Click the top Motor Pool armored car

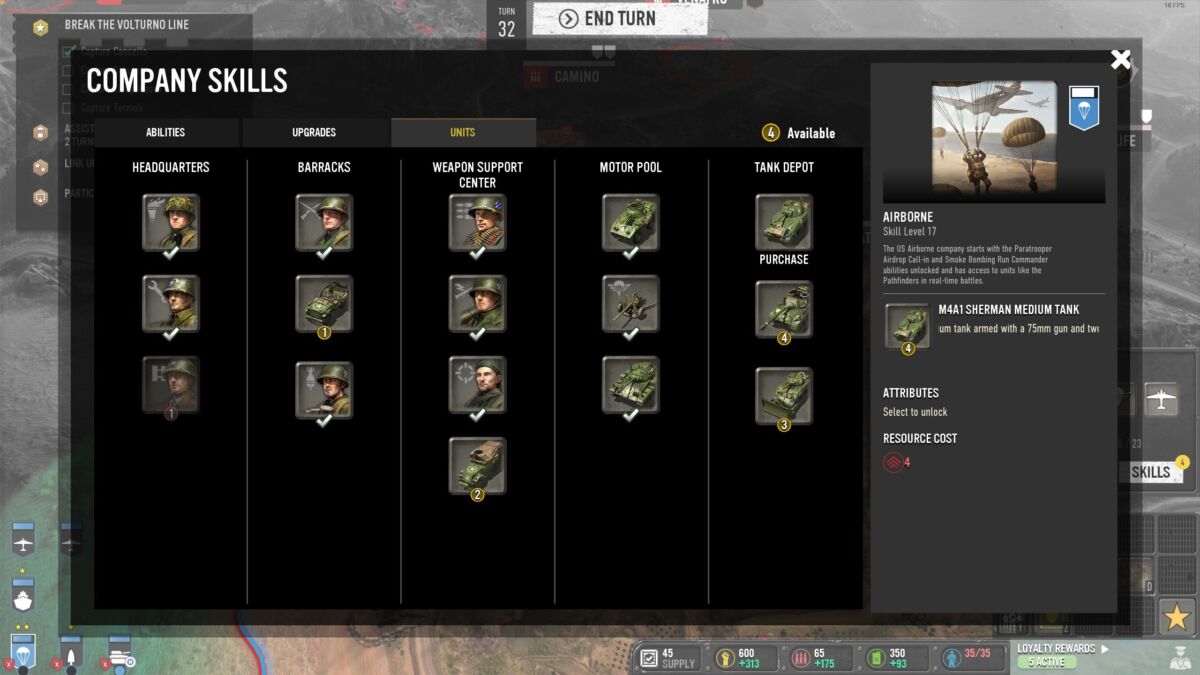pyautogui.click(x=630, y=222)
